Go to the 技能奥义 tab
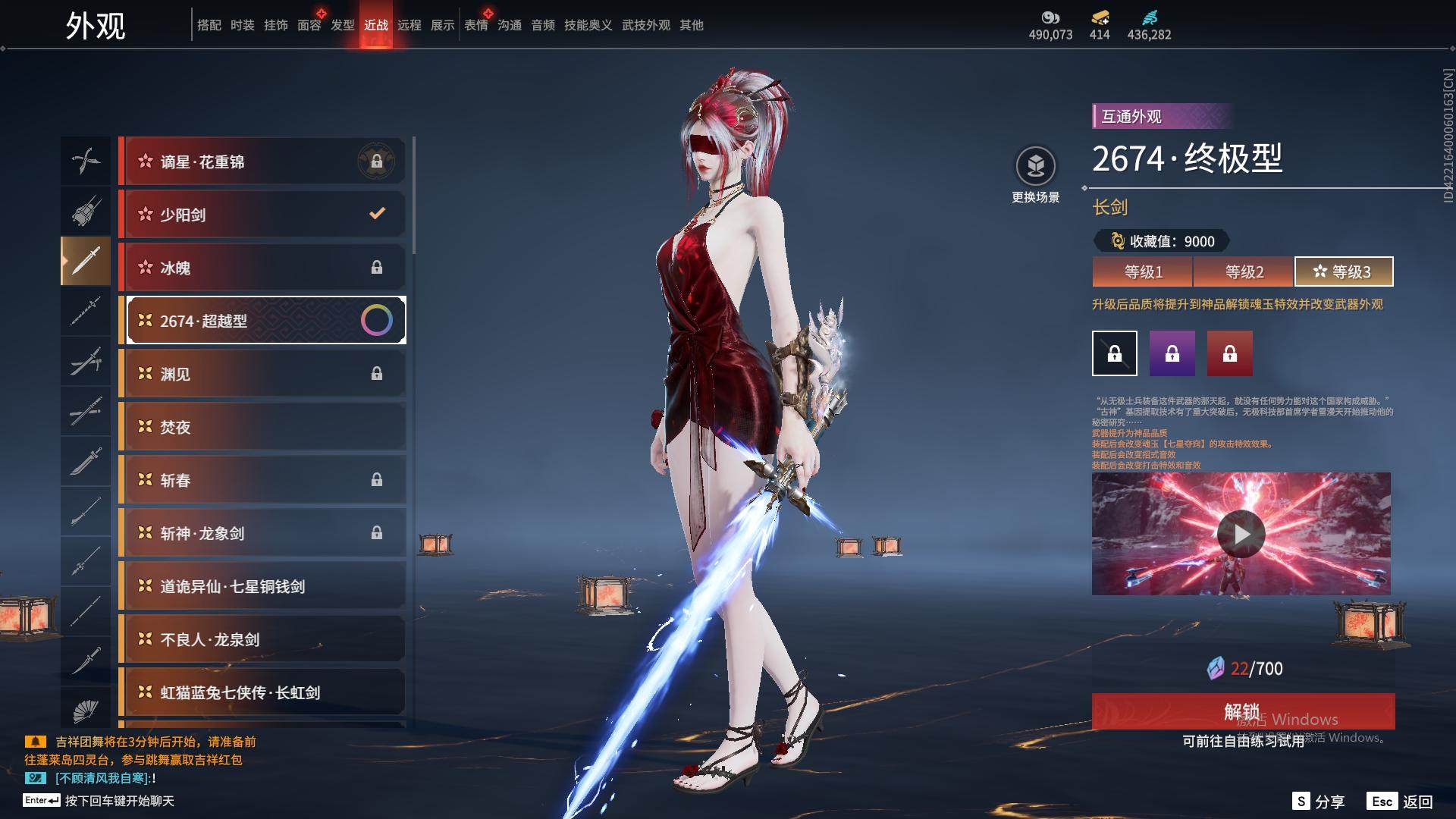Screen dimensions: 1456x819 coord(588,25)
